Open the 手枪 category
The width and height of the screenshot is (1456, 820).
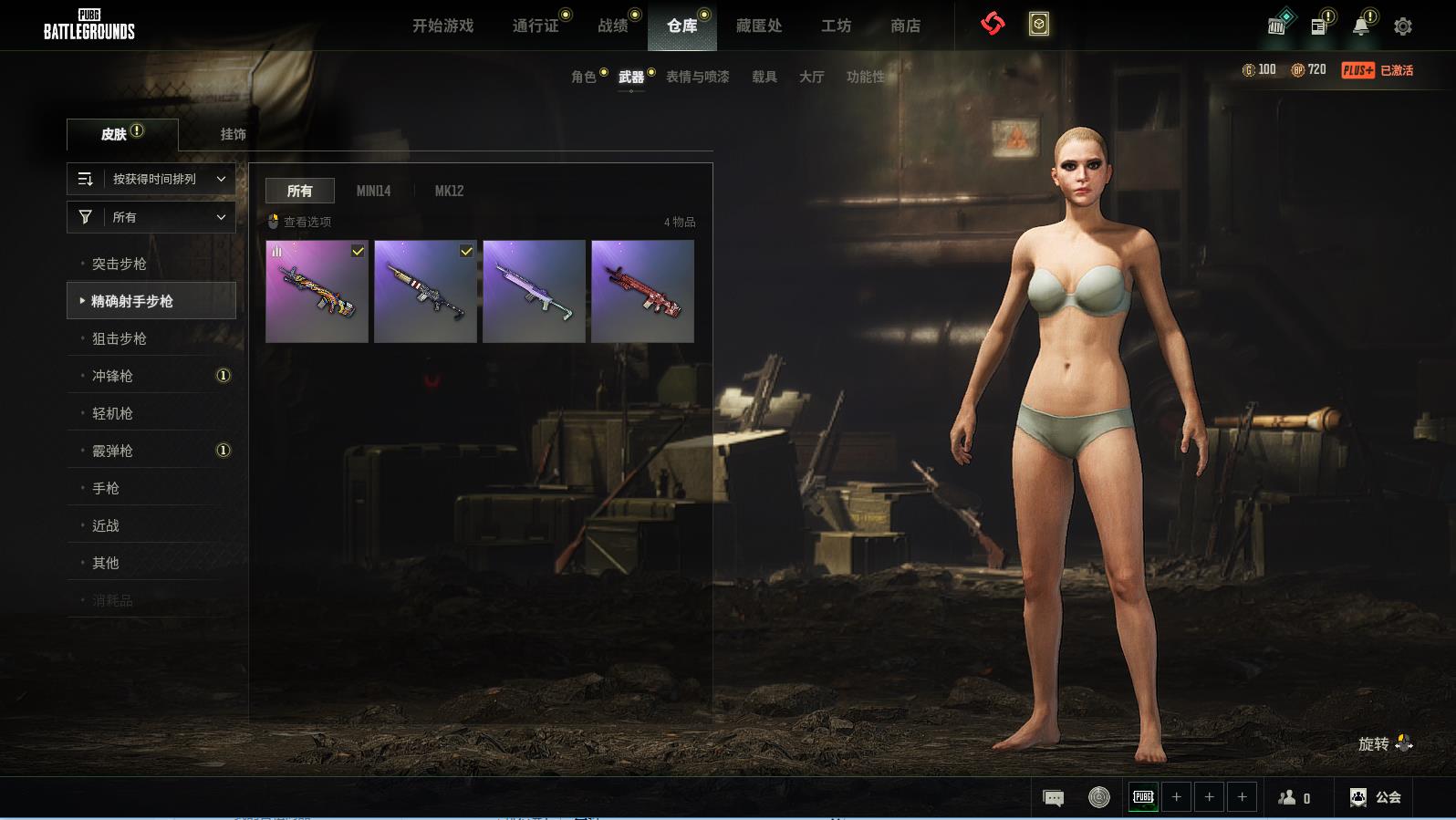[x=106, y=488]
